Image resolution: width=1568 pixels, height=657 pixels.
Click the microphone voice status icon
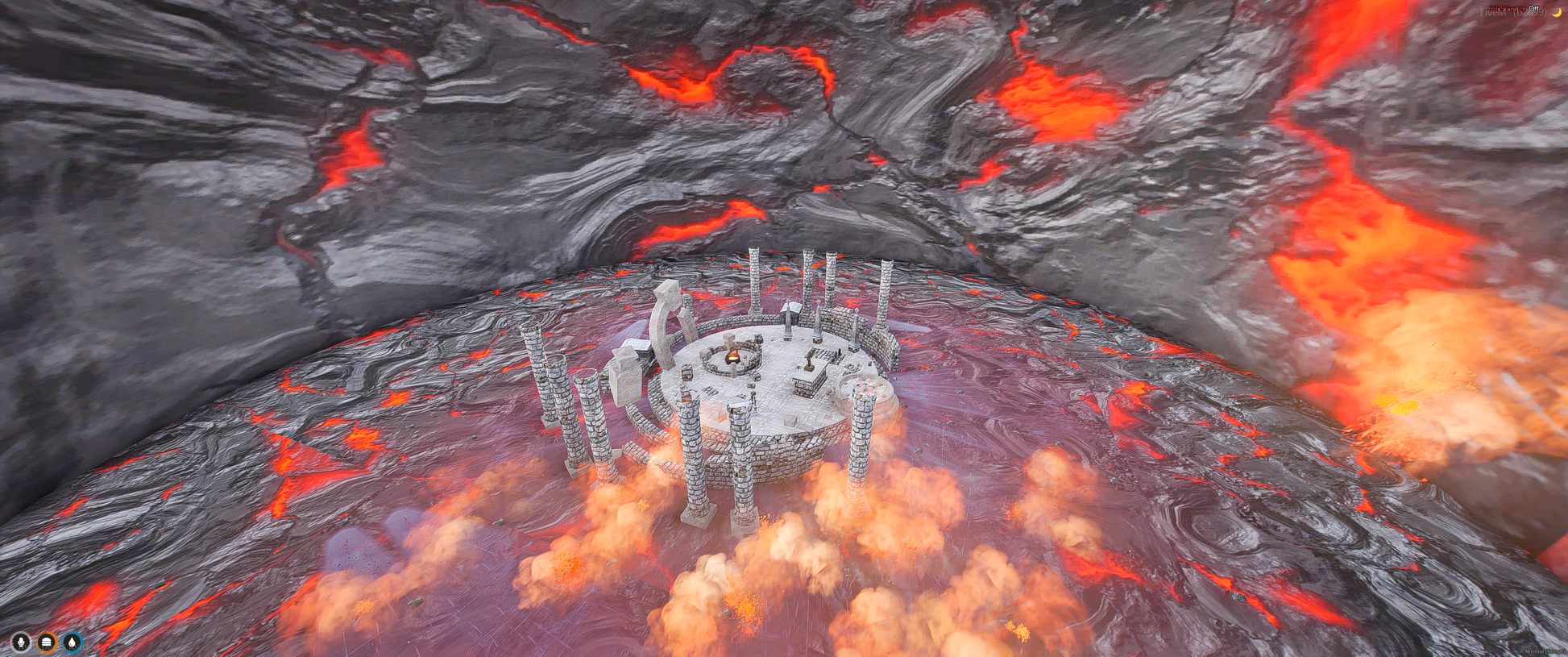click(21, 642)
